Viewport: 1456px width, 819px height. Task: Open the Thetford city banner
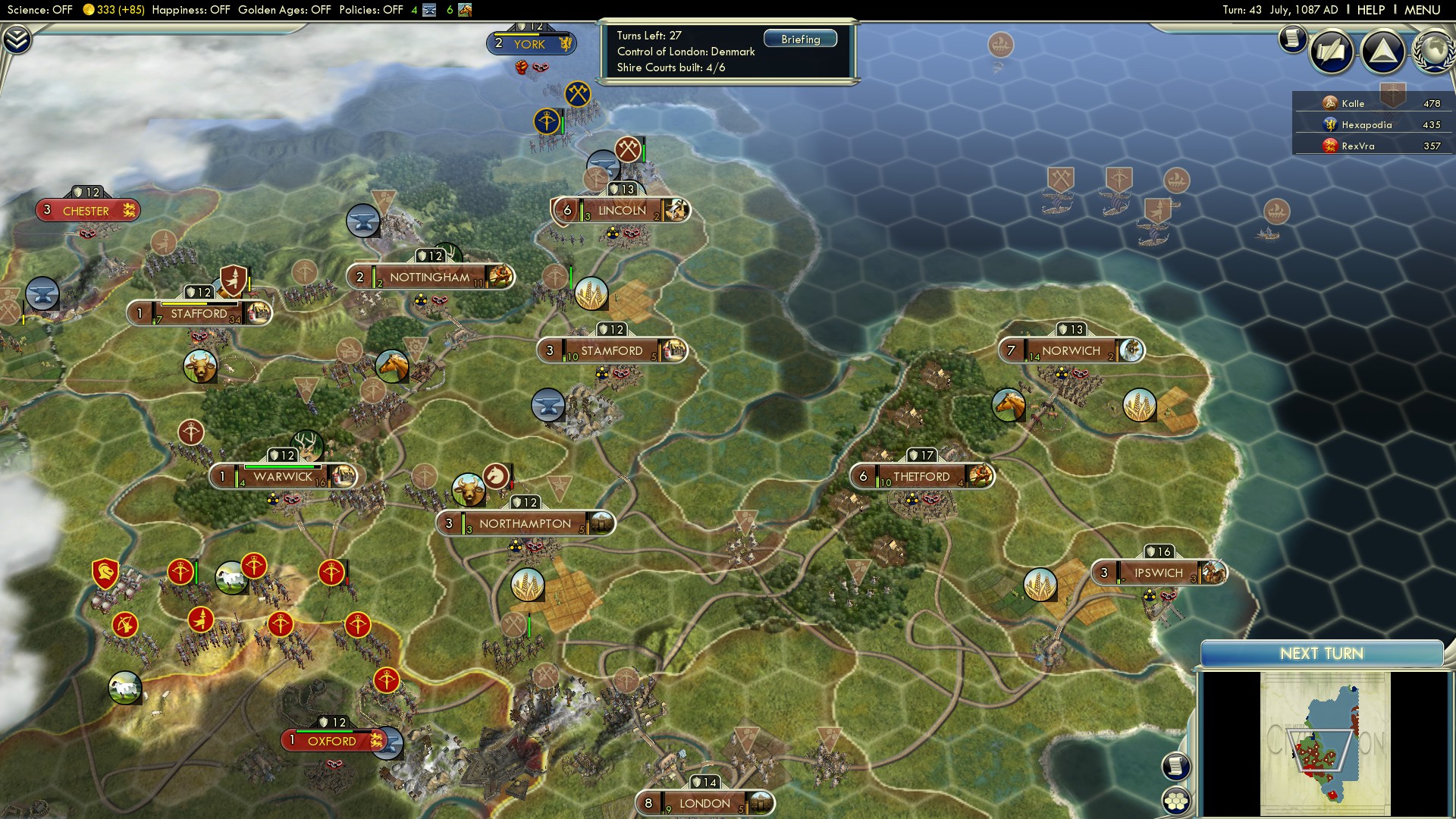[921, 476]
